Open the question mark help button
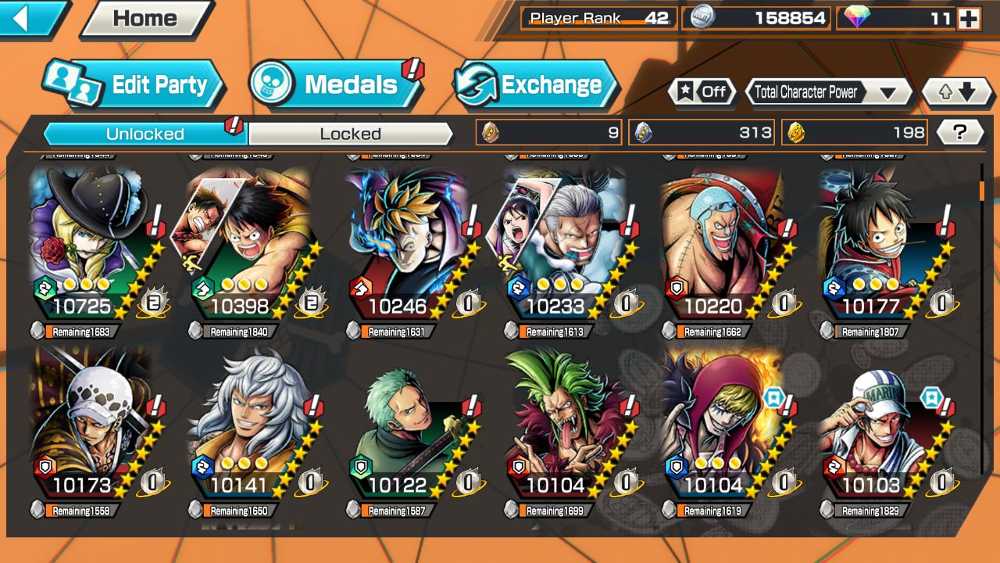This screenshot has width=1000, height=563. [960, 132]
